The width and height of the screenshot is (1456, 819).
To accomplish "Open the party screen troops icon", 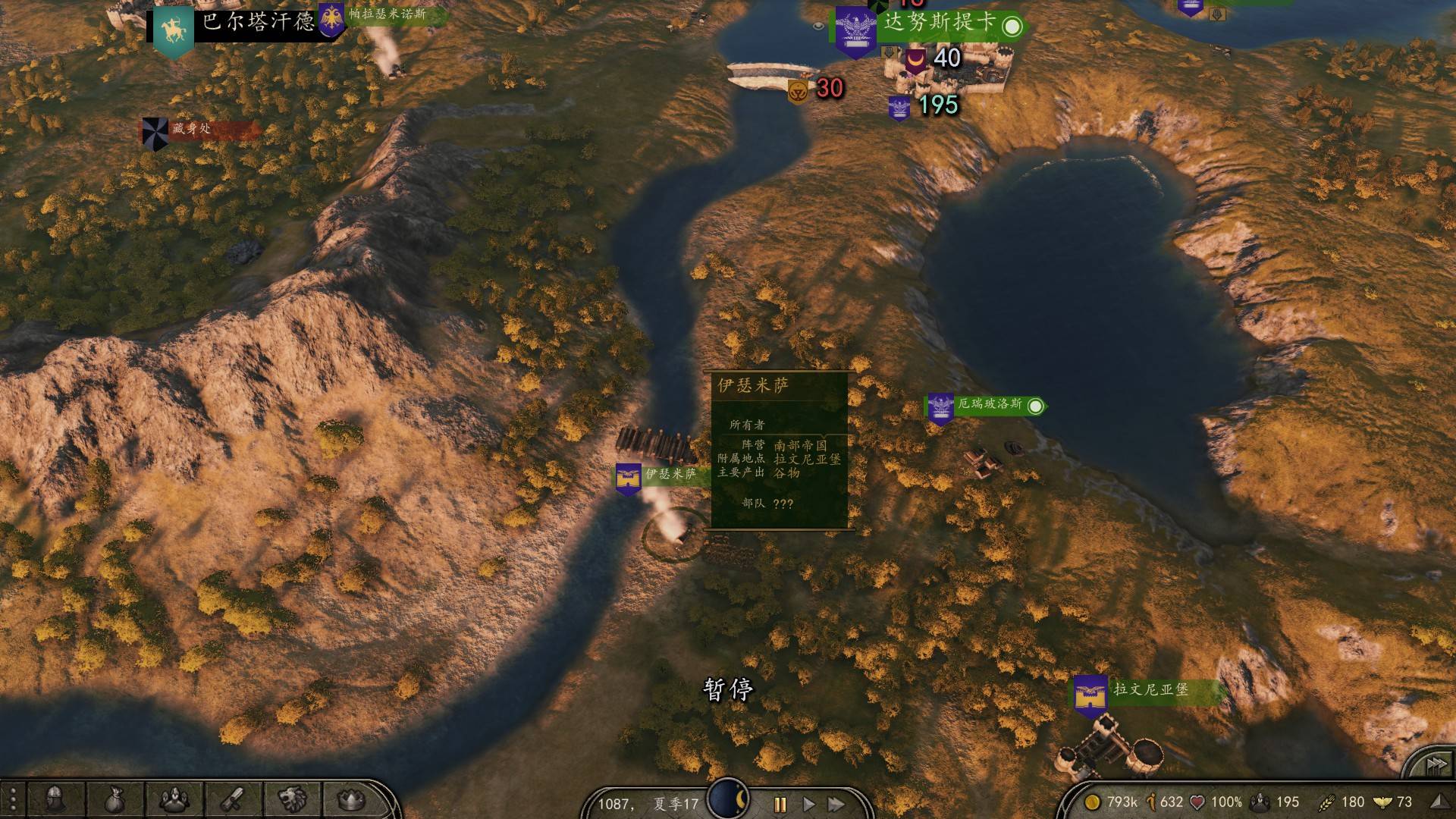I will [174, 799].
